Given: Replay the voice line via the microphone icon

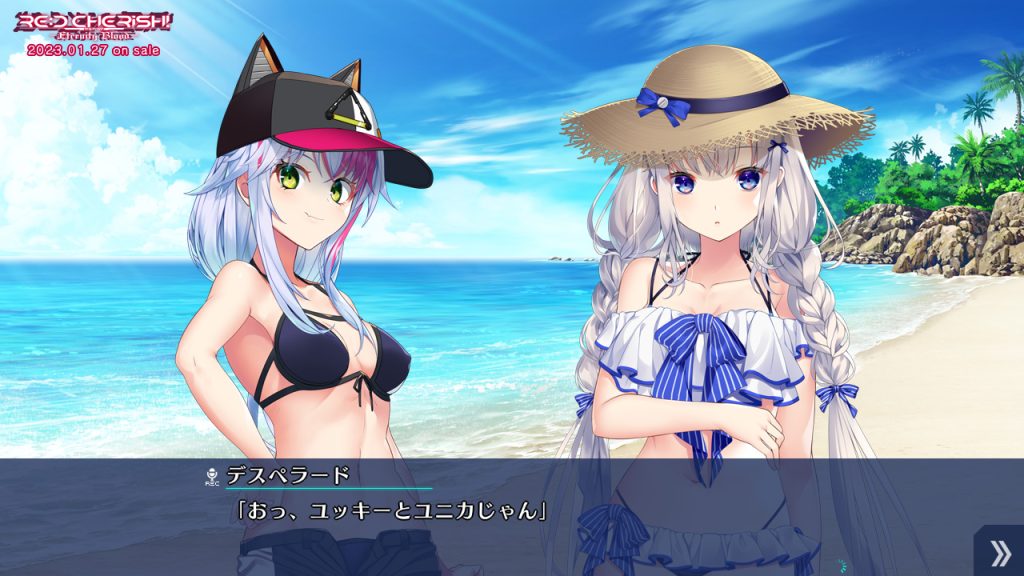Looking at the screenshot, I should point(211,476).
